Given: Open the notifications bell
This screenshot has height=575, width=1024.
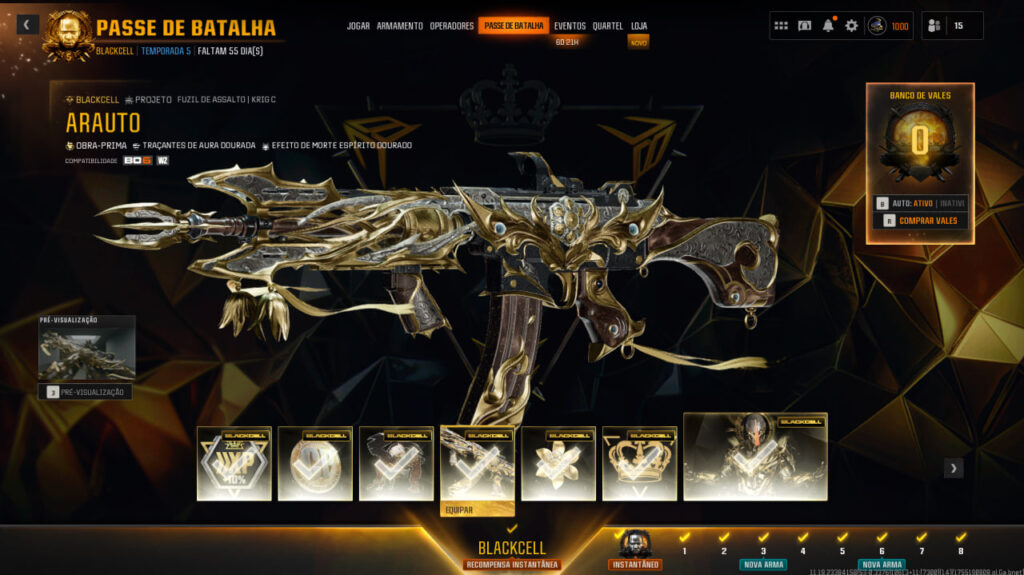Looking at the screenshot, I should point(828,26).
